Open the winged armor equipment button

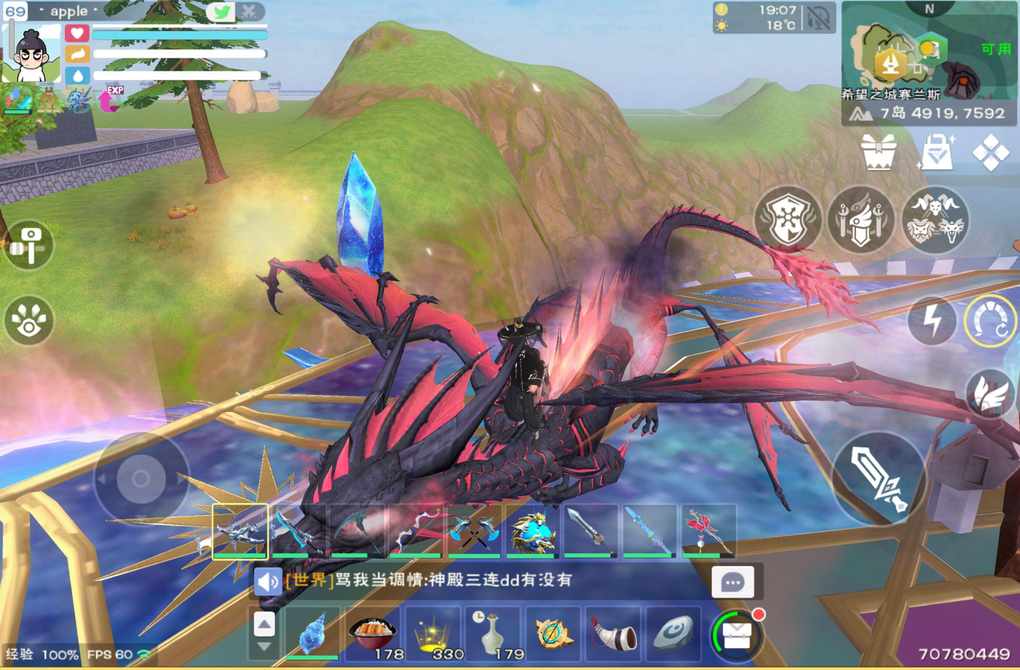pyautogui.click(x=860, y=218)
